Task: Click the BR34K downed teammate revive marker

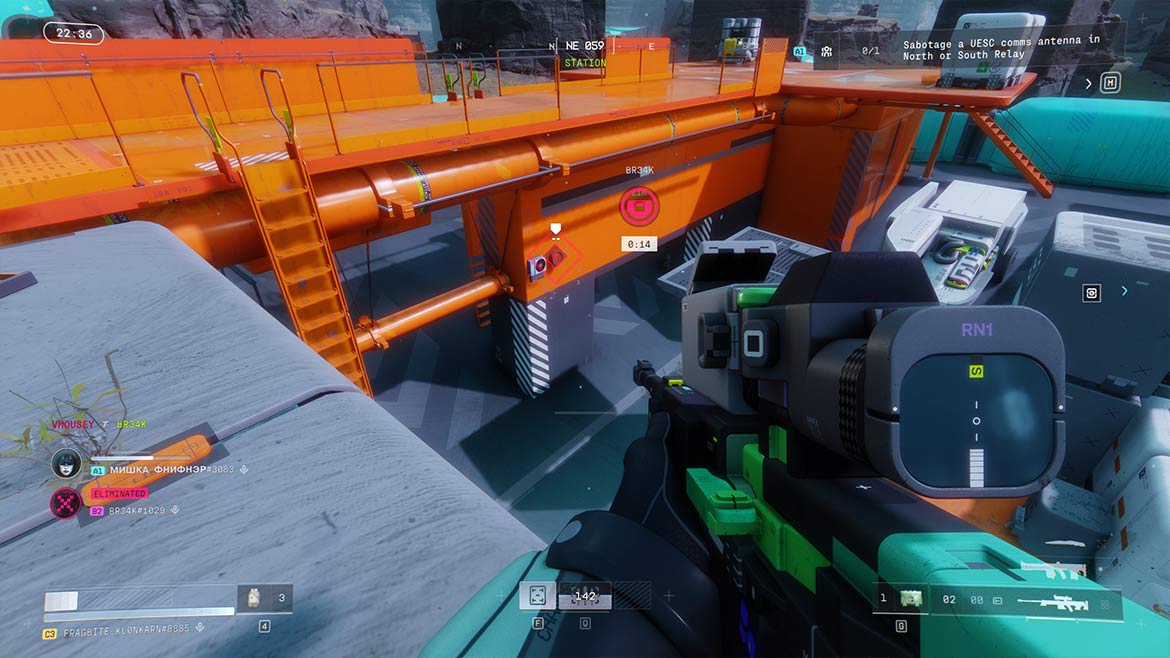Action: pos(639,206)
